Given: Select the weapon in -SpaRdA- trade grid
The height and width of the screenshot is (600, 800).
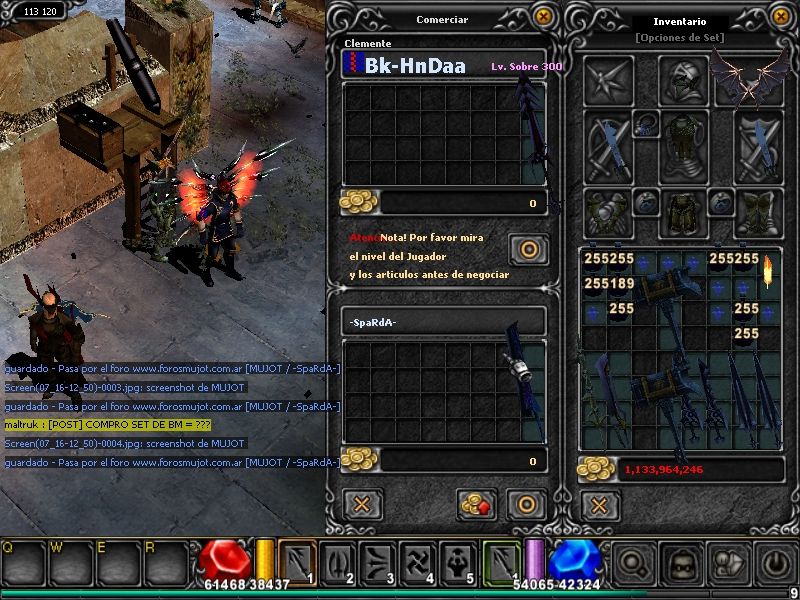Looking at the screenshot, I should point(520,382).
